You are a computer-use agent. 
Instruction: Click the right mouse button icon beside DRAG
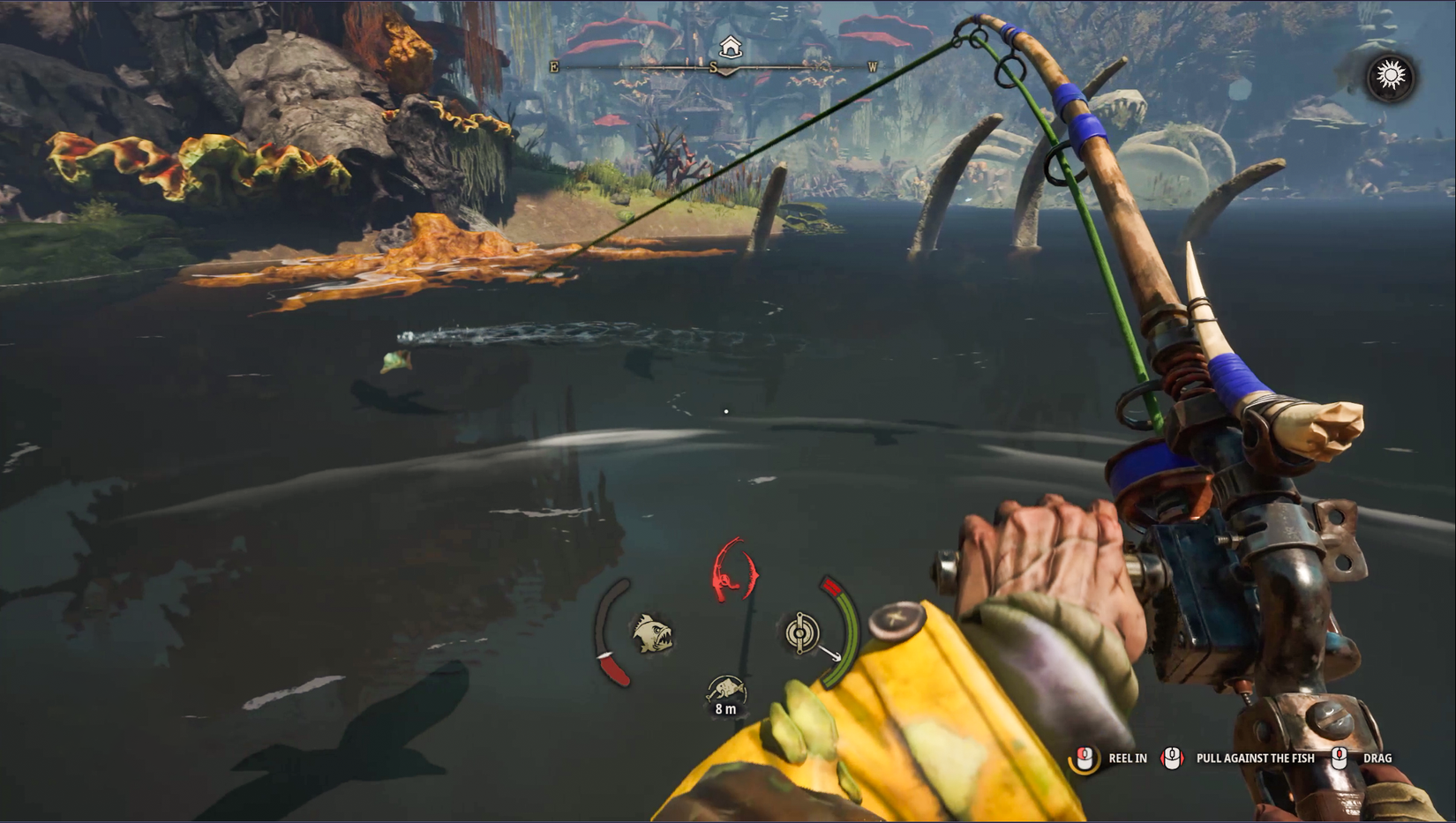(x=1341, y=758)
